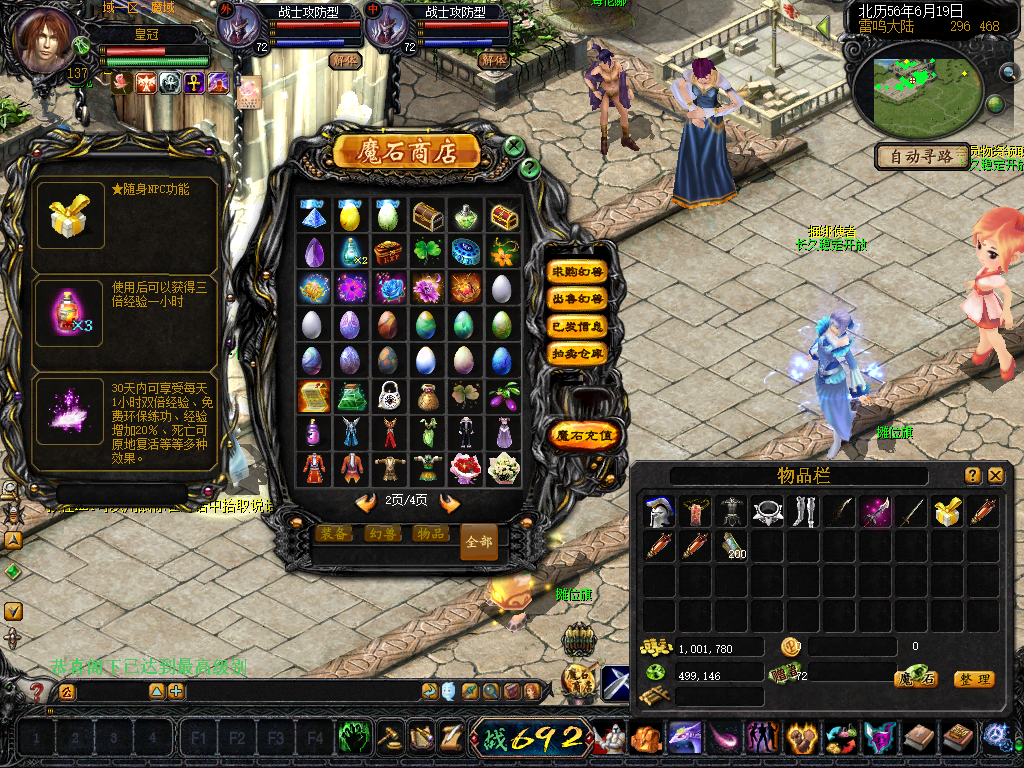Close the 魔石商店 shop window

[514, 146]
